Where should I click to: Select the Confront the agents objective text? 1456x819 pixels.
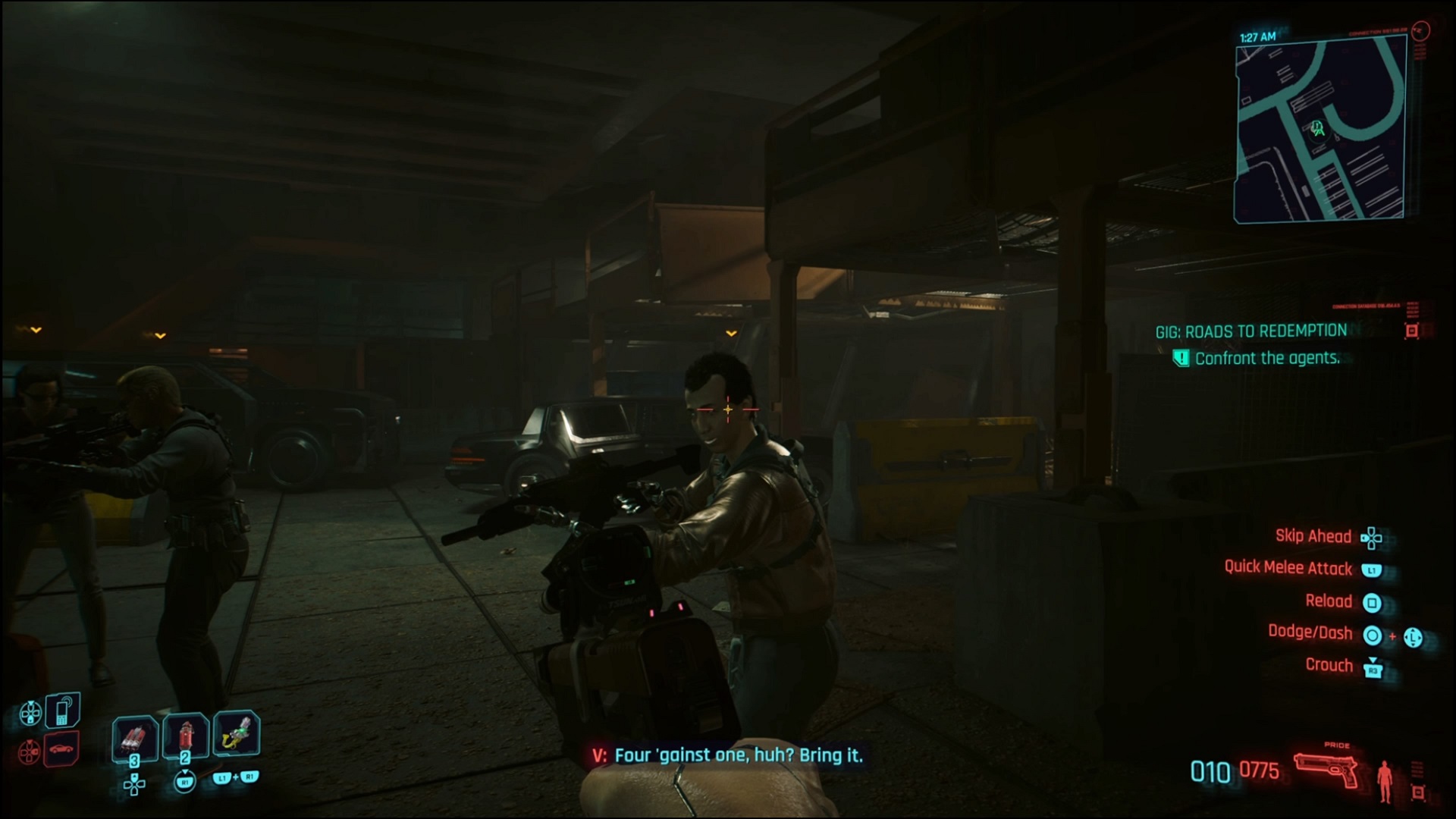click(x=1268, y=358)
